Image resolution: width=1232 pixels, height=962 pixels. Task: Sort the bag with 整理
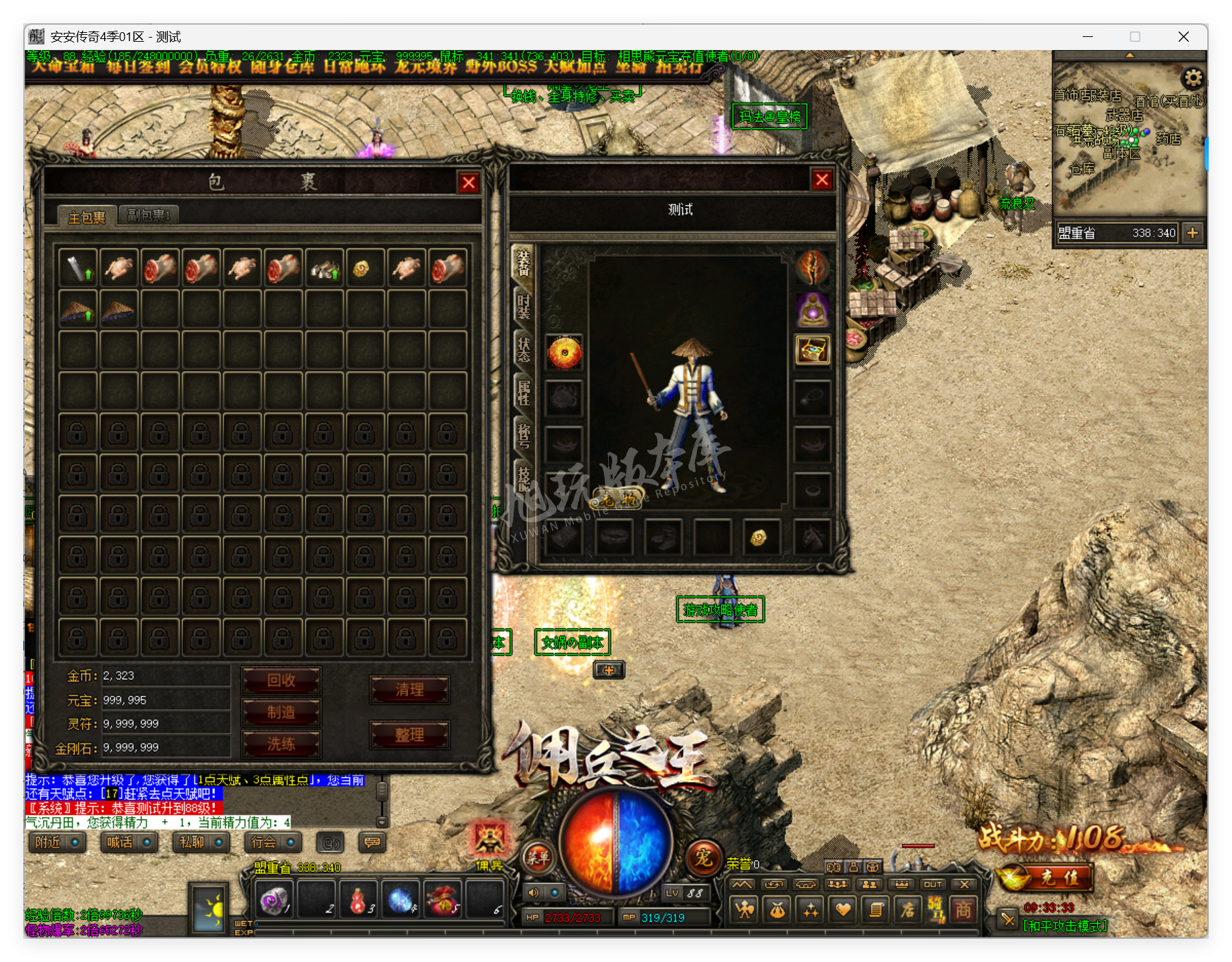click(410, 735)
